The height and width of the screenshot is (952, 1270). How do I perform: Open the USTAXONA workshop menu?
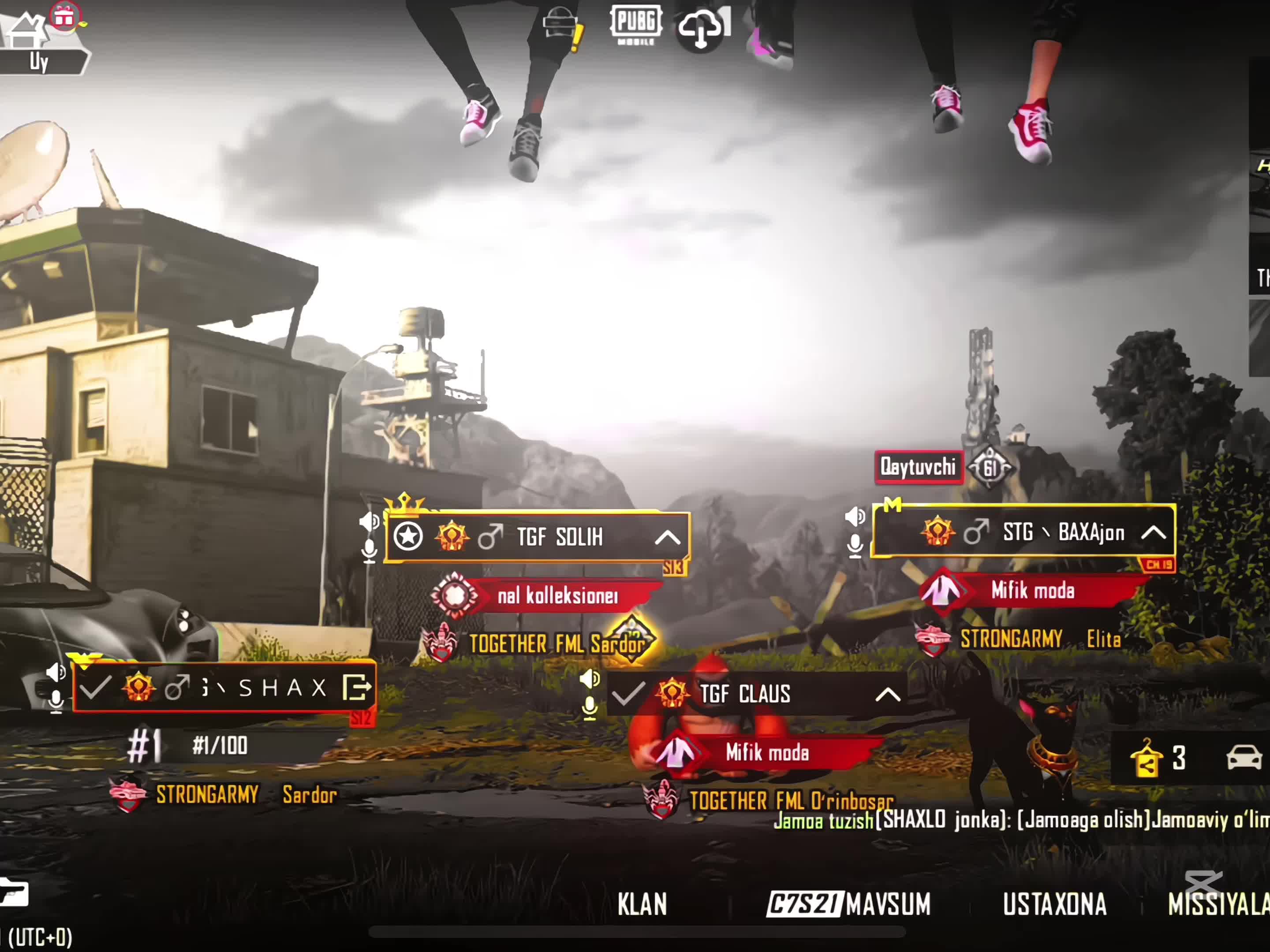pos(1054,905)
